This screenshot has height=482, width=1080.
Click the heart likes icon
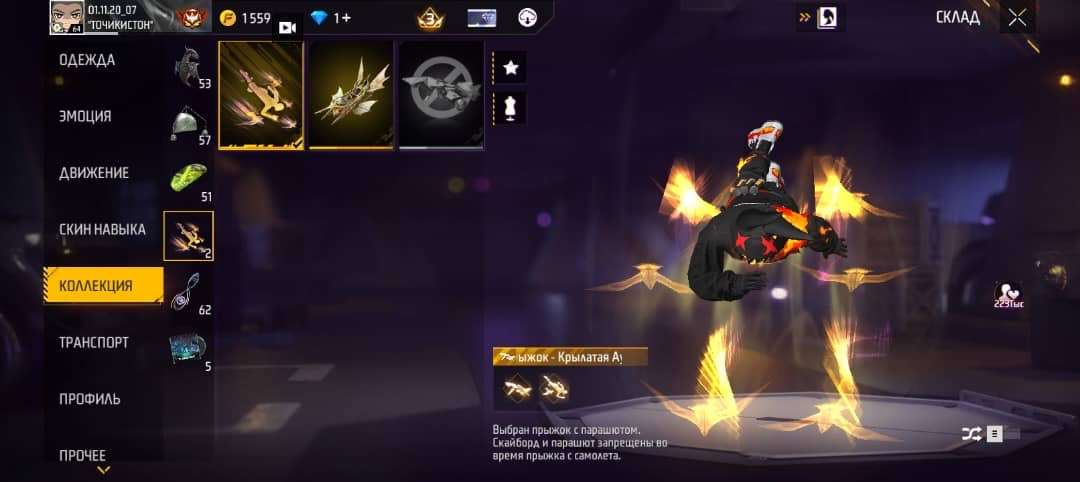(1007, 293)
